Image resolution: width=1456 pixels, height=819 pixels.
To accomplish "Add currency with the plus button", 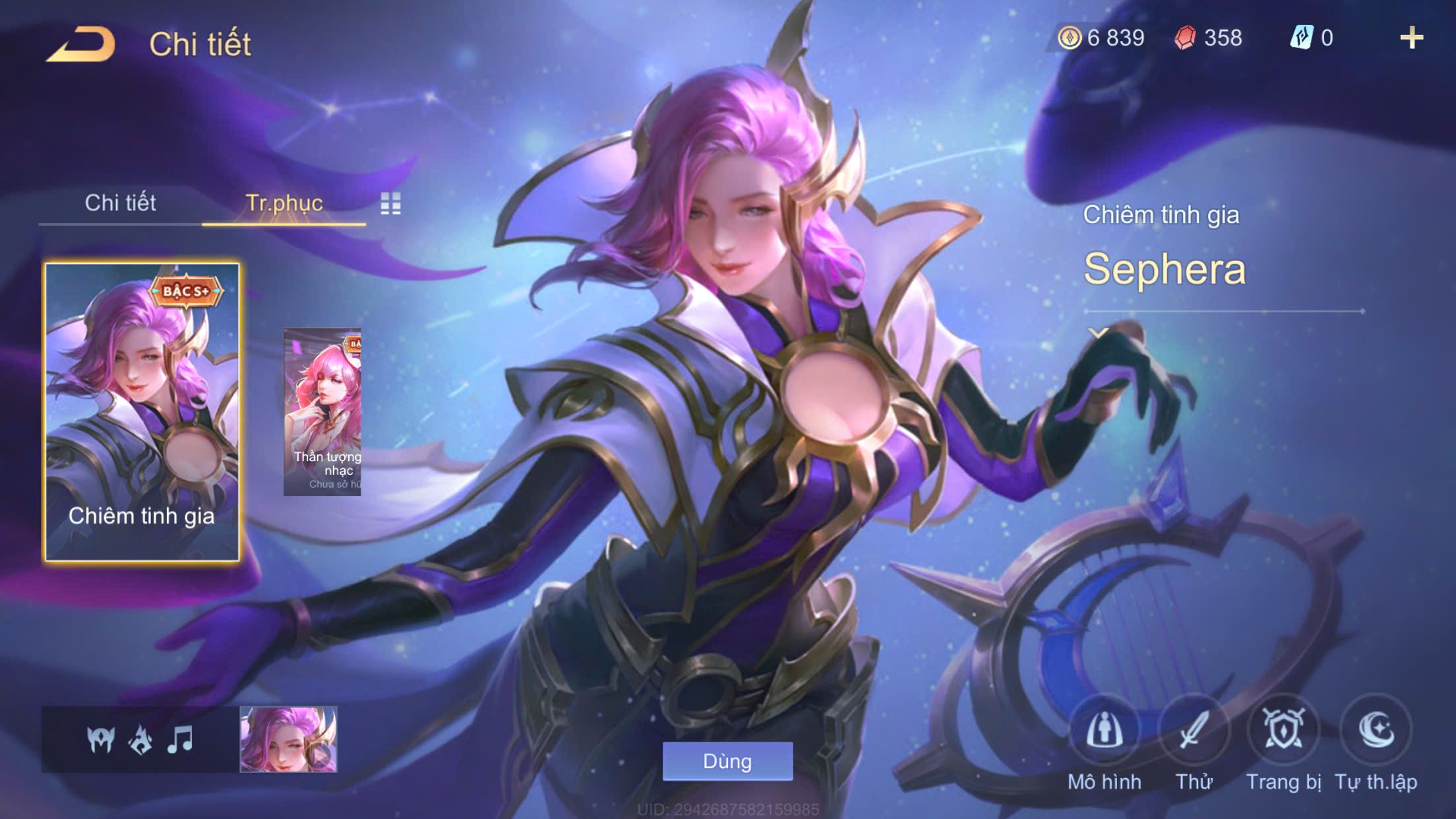I will pos(1411,38).
